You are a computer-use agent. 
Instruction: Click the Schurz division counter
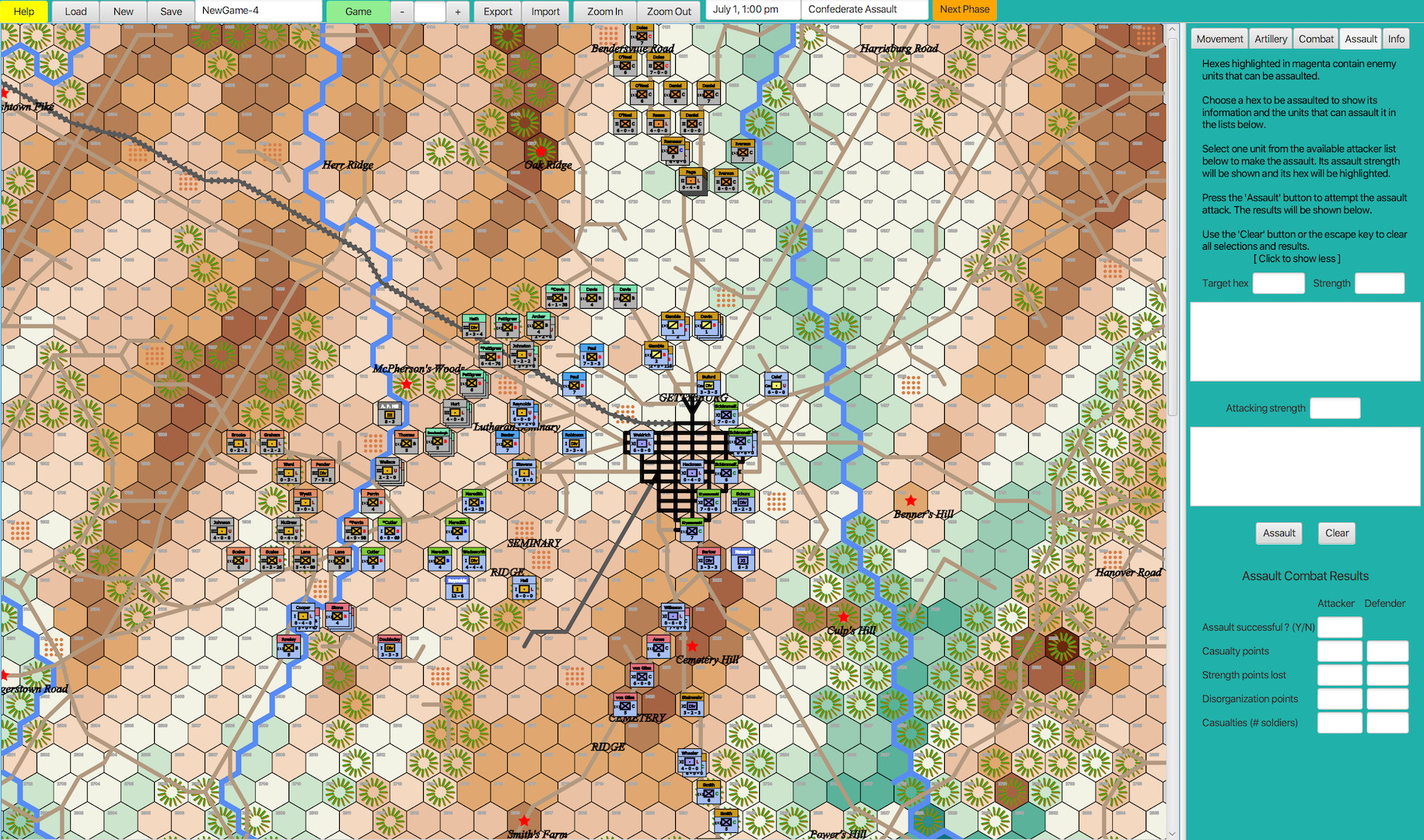743,502
